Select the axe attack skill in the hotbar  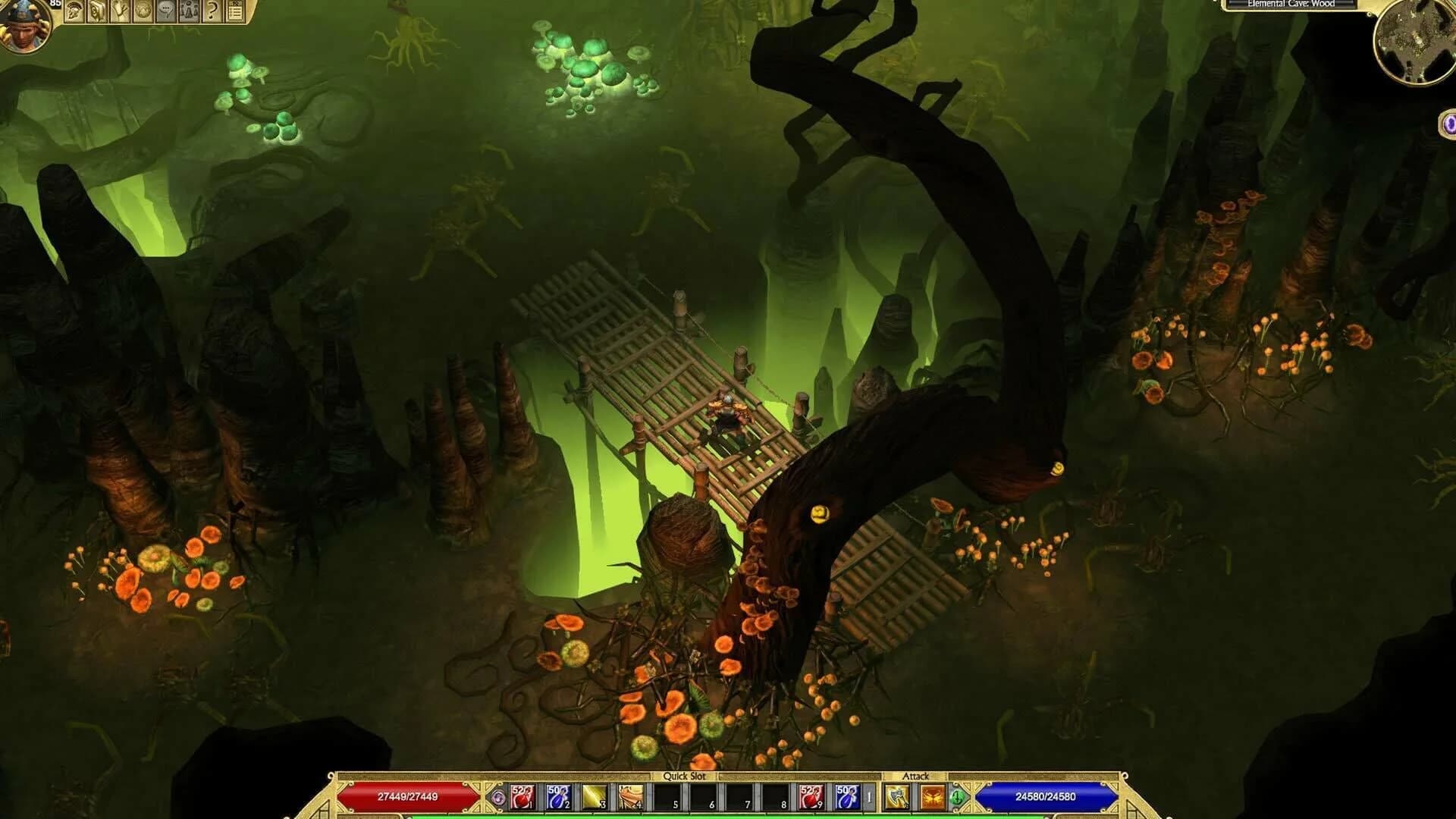tap(898, 798)
